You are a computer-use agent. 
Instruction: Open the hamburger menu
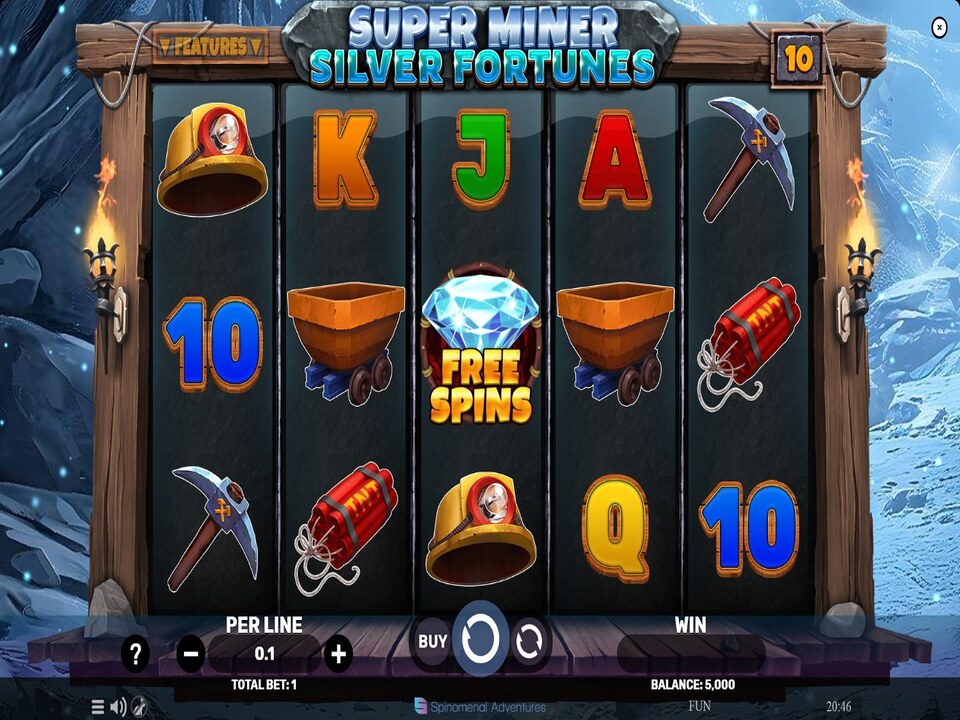[x=98, y=707]
